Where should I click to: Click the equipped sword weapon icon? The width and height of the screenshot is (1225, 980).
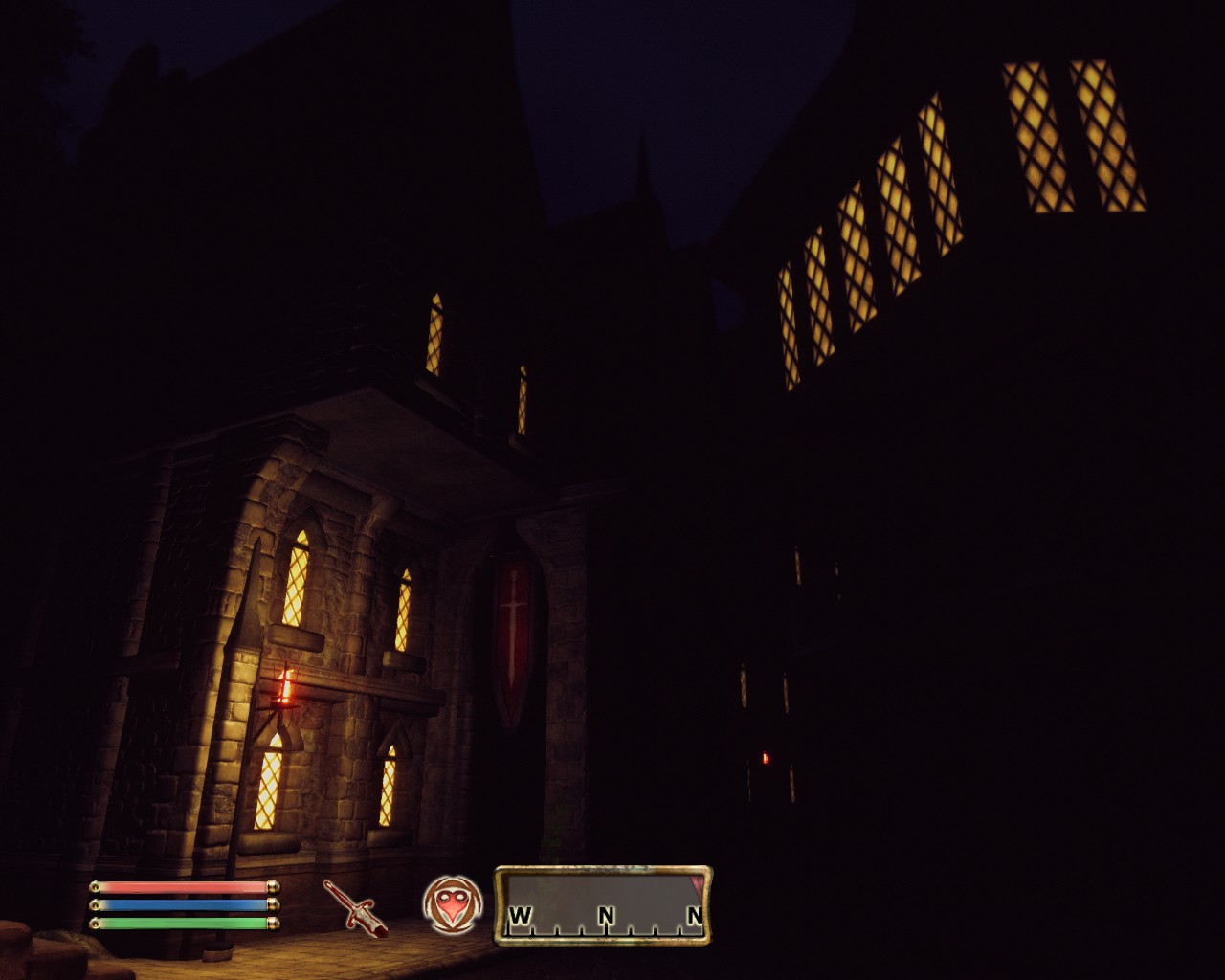click(354, 906)
